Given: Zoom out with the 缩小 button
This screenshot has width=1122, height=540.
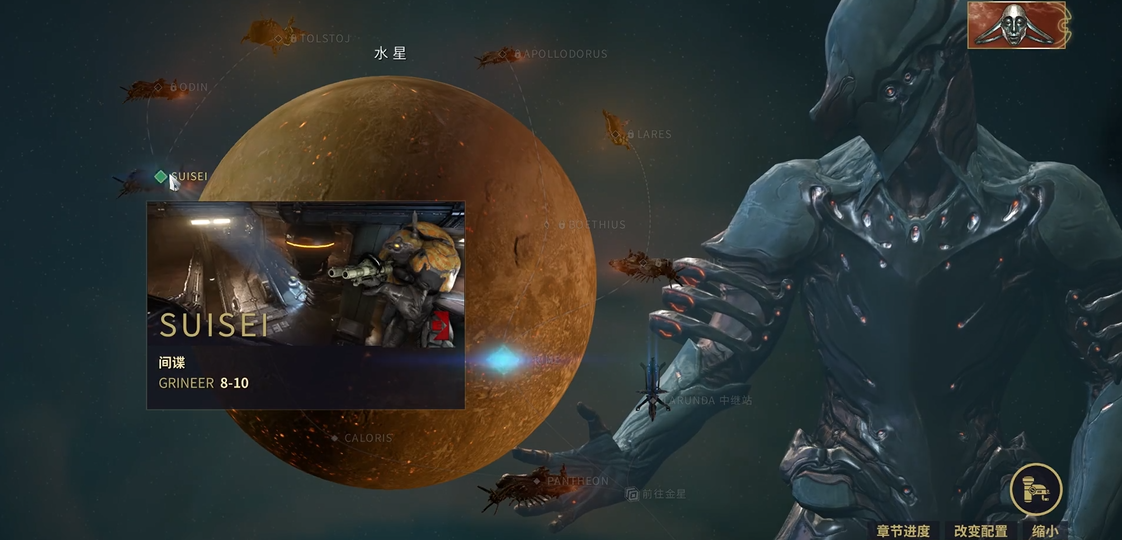Looking at the screenshot, I should [x=1045, y=531].
